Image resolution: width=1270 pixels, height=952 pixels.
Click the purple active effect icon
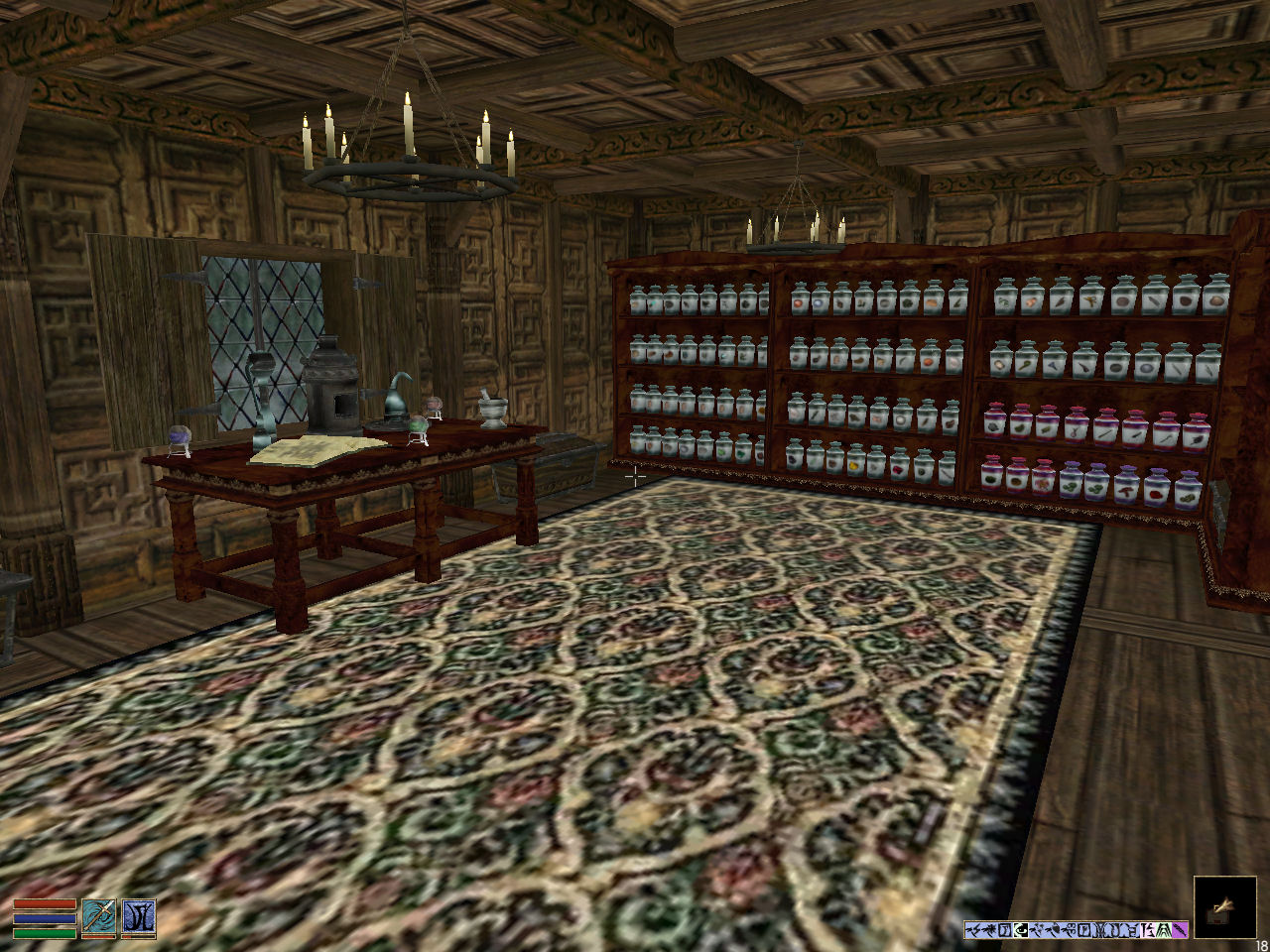[1180, 930]
